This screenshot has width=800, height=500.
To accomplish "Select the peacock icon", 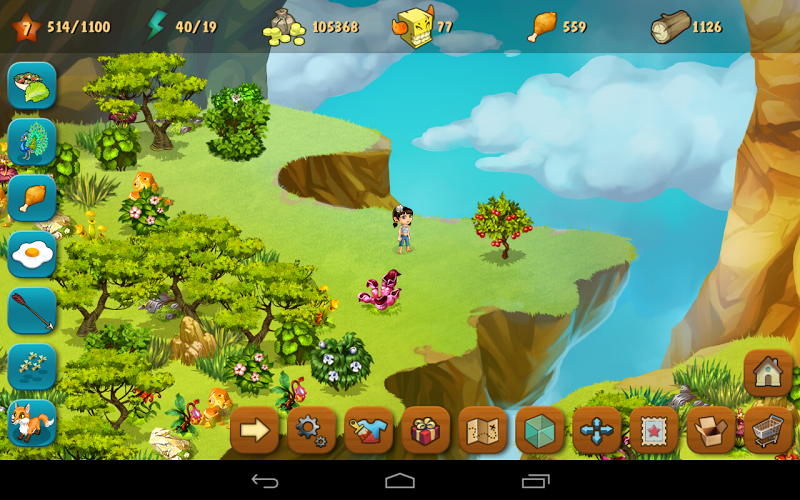I will (x=32, y=142).
